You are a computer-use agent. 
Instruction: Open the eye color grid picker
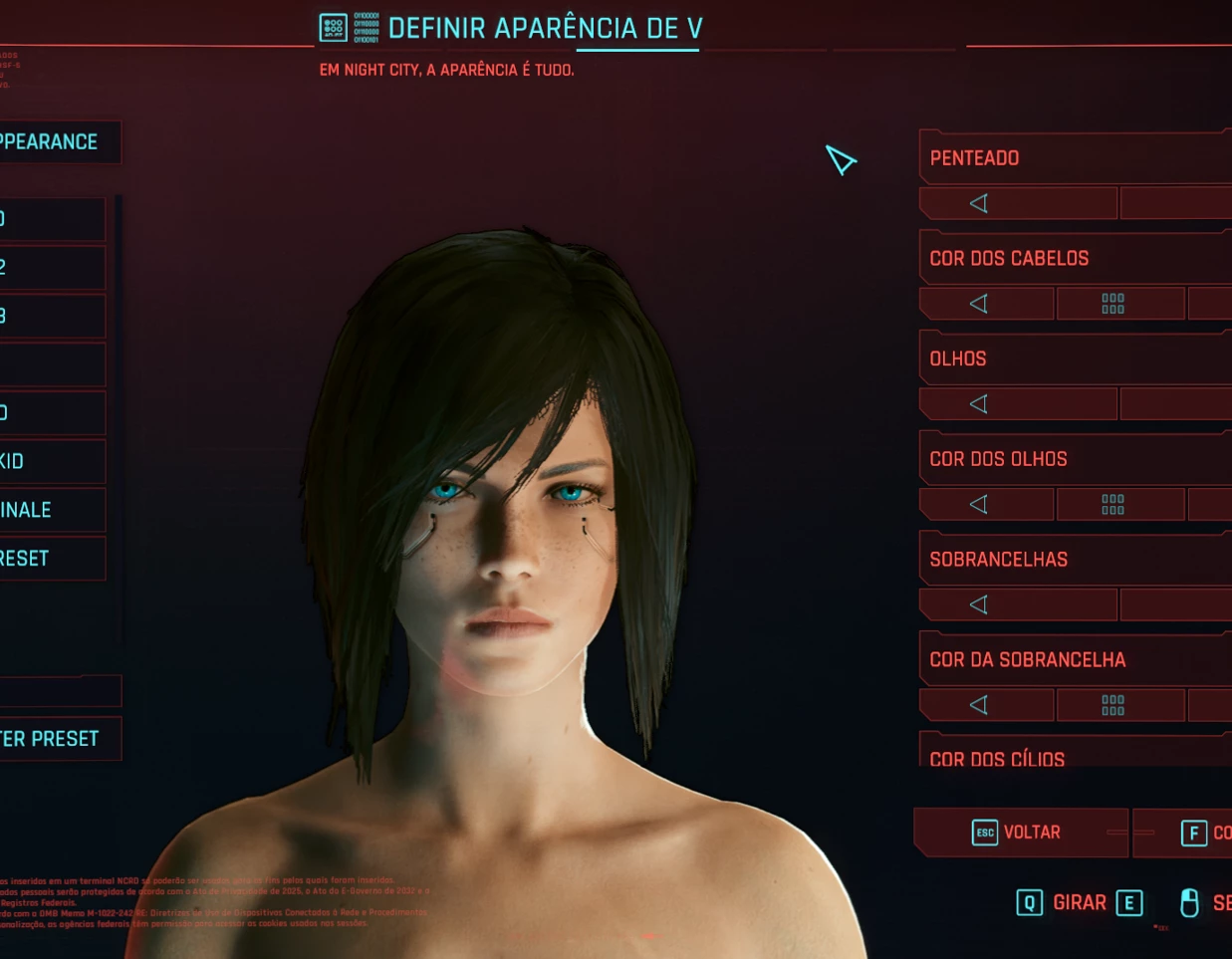click(x=1113, y=505)
